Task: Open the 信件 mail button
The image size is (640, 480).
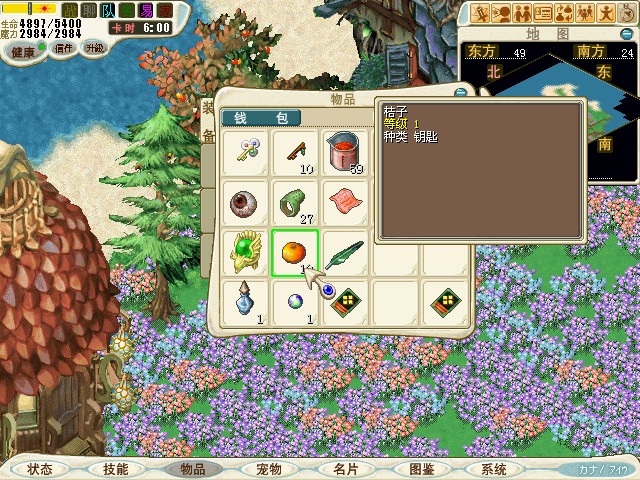Action: click(x=63, y=48)
